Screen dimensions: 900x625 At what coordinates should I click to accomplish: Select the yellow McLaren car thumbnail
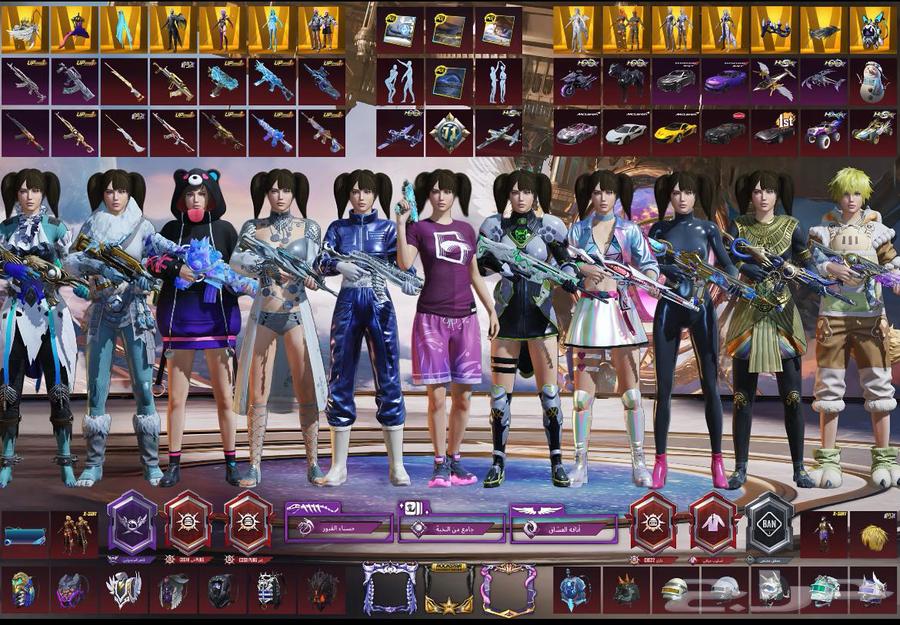(675, 132)
